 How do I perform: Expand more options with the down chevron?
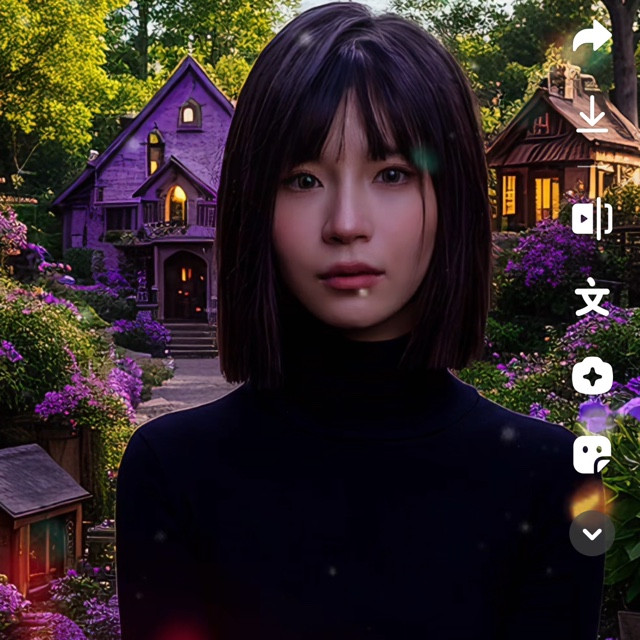click(x=592, y=533)
